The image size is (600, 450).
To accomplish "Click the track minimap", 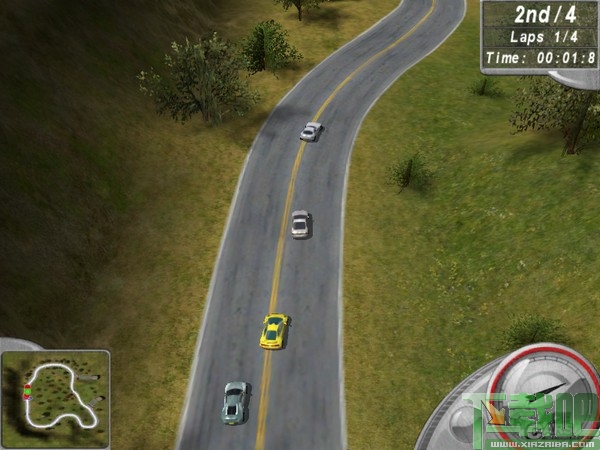I will [55, 392].
